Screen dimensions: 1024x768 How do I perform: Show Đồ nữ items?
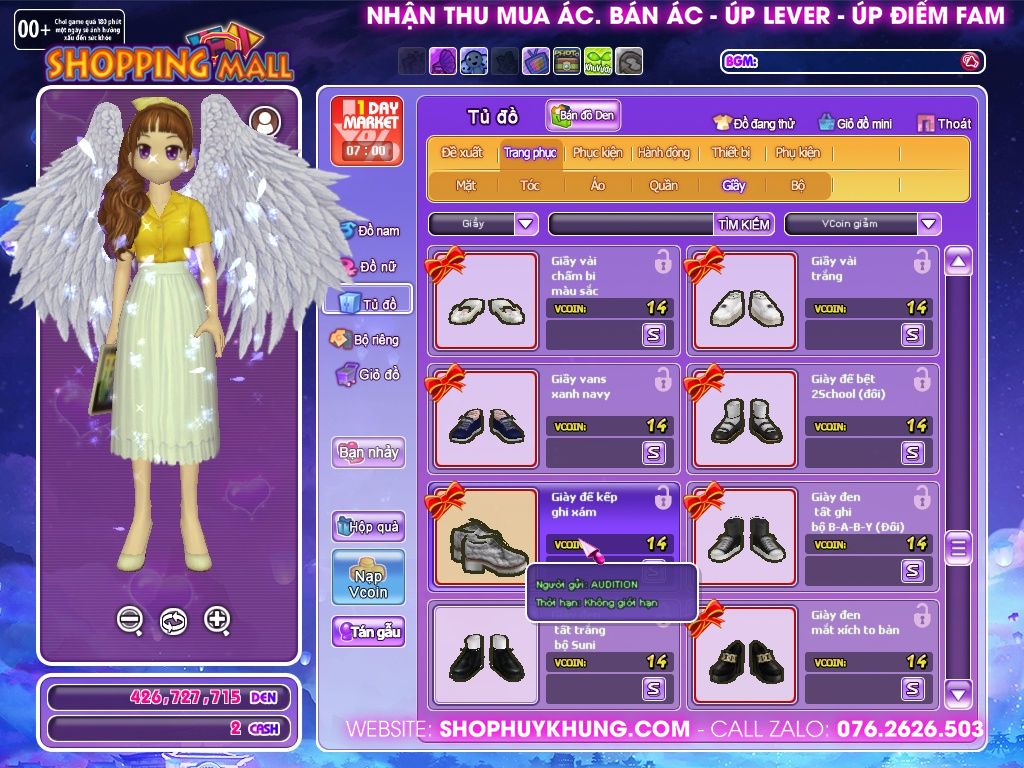pyautogui.click(x=370, y=267)
